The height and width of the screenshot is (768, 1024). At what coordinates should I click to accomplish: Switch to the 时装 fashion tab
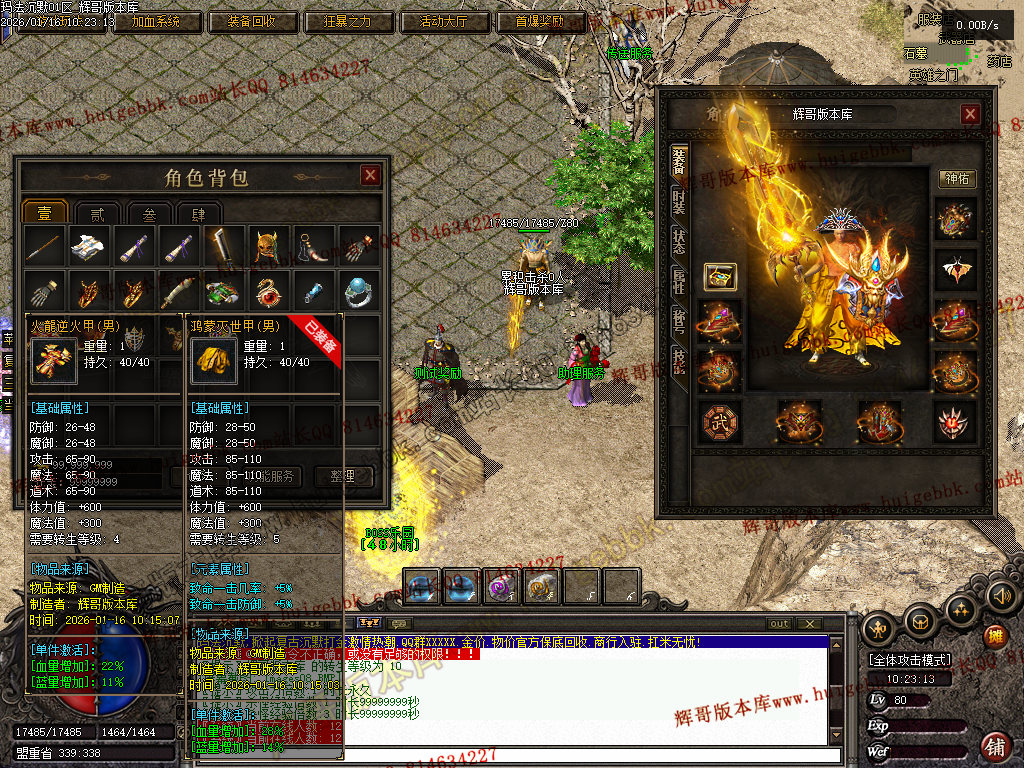(679, 201)
